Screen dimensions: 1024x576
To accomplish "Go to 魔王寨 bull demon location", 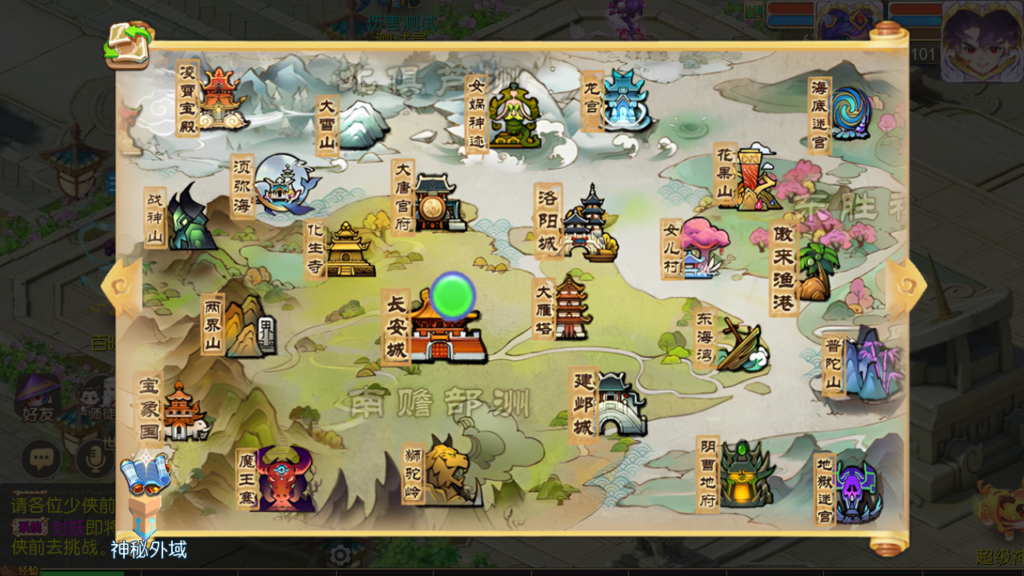I will (283, 479).
